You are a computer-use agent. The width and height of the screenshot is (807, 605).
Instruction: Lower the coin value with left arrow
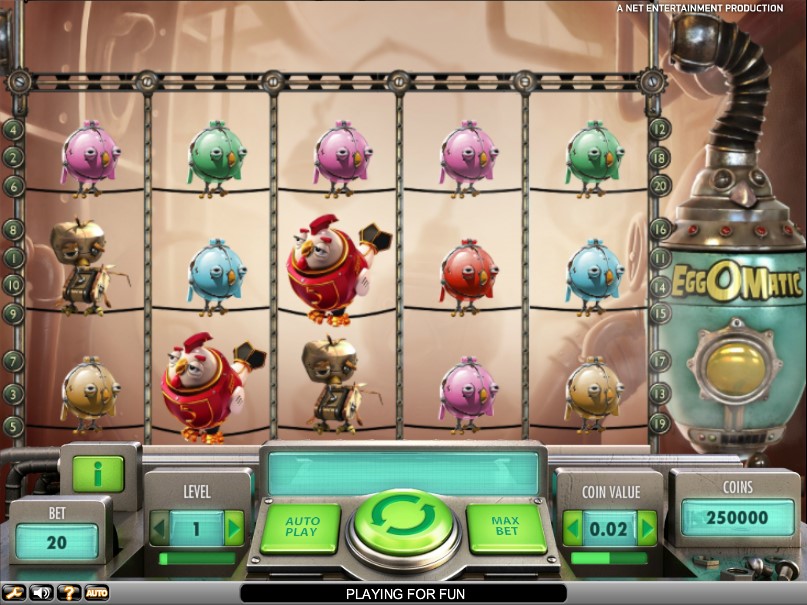pos(573,527)
